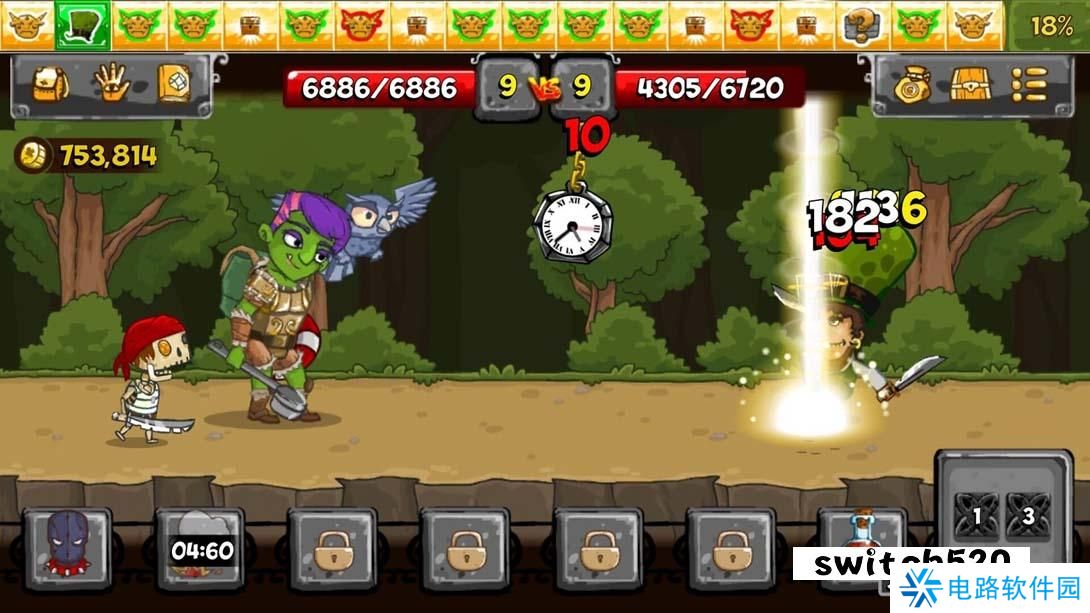The image size is (1090, 613).
Task: Open the gold coin pouch shop
Action: 911,86
